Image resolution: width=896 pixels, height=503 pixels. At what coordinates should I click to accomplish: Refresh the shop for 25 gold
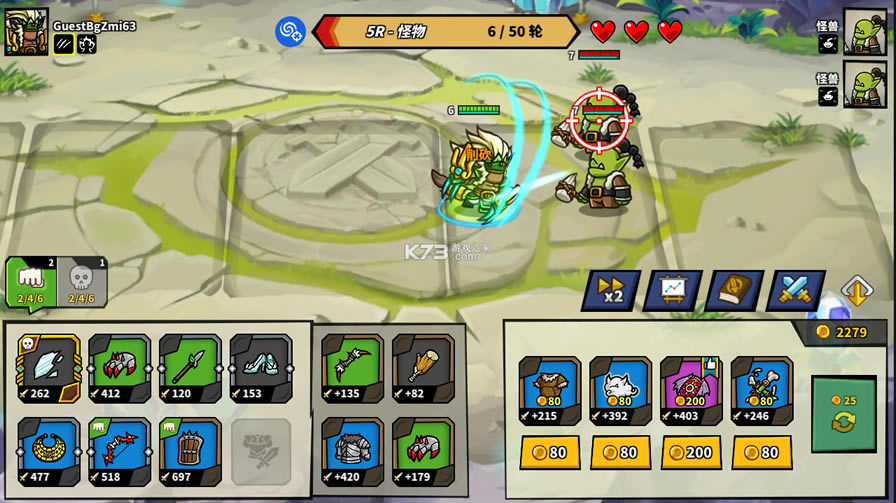click(x=843, y=414)
